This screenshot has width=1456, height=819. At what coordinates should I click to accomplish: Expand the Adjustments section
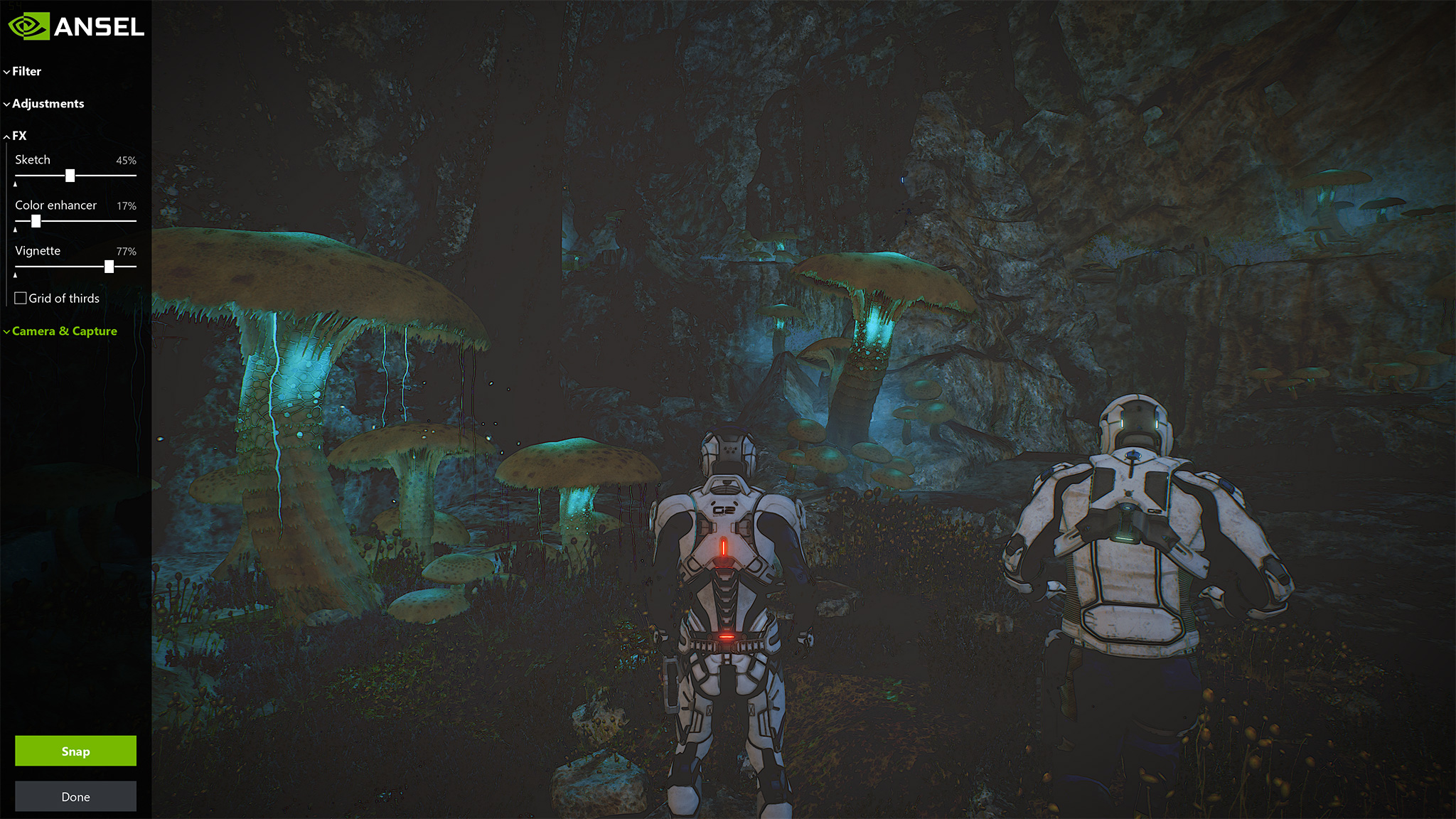[x=47, y=104]
